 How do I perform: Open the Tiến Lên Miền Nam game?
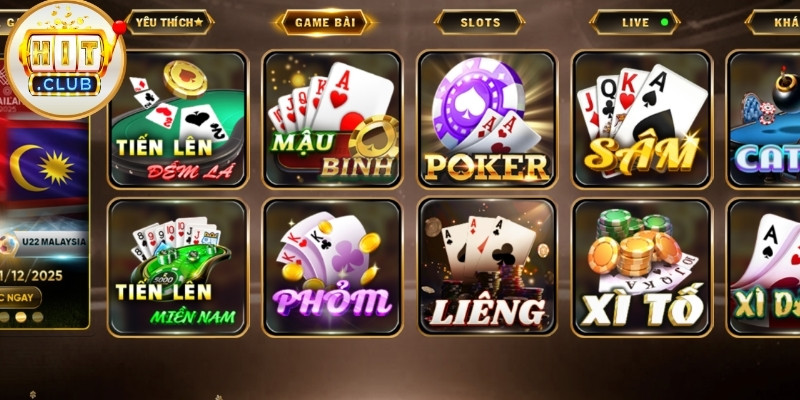(x=177, y=266)
